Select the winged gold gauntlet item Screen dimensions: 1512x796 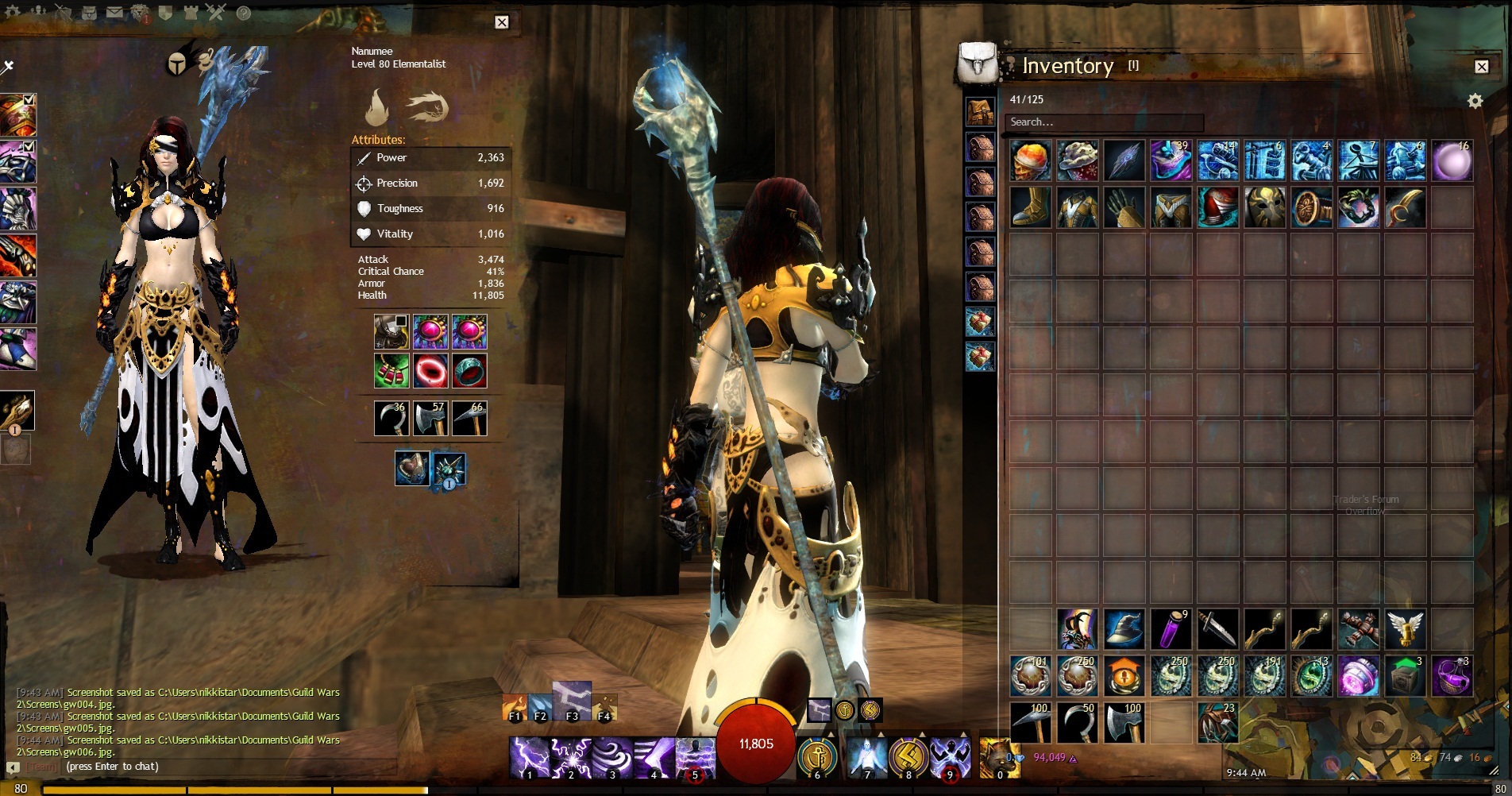pos(1406,629)
